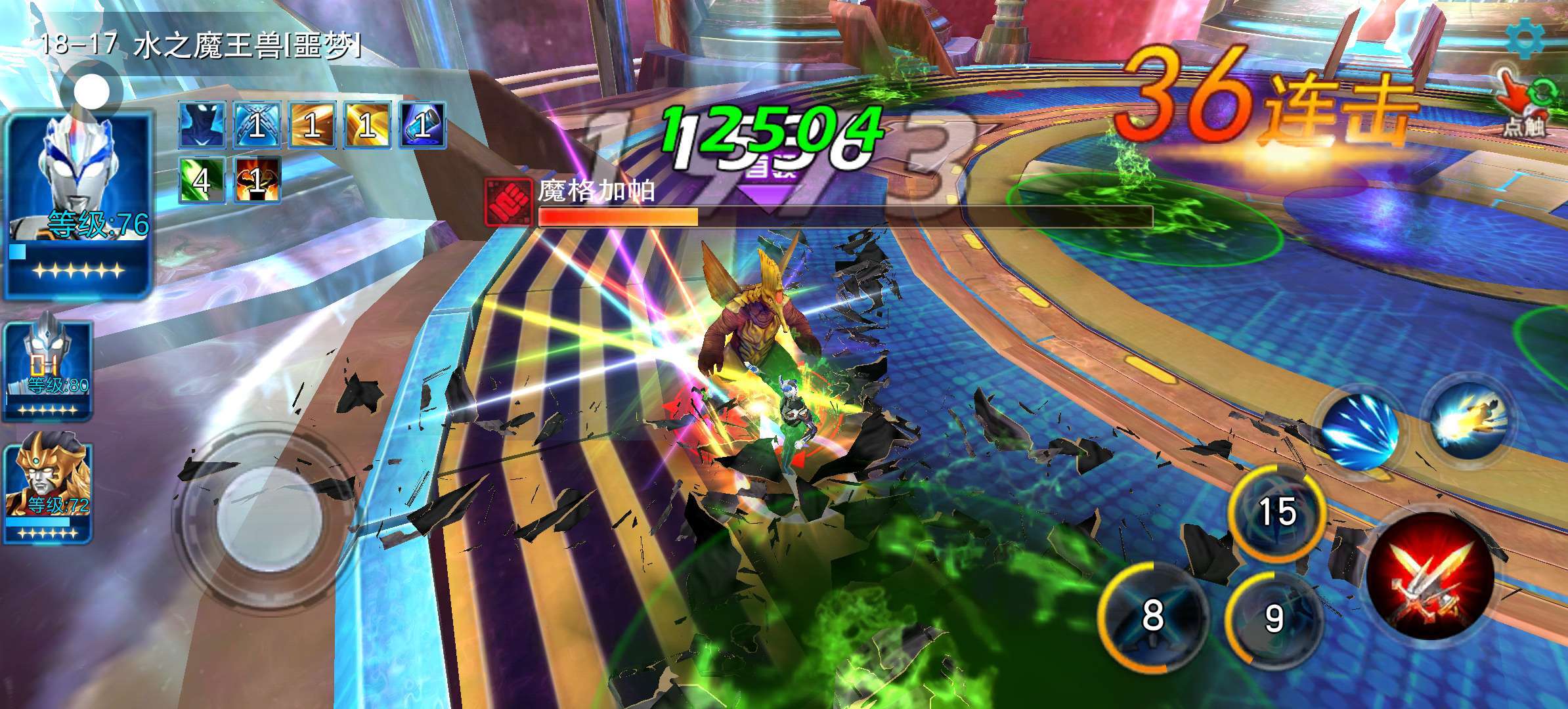Viewport: 1568px width, 709px height.
Task: Inspect the dark blue silhouette buff icon
Action: point(202,125)
